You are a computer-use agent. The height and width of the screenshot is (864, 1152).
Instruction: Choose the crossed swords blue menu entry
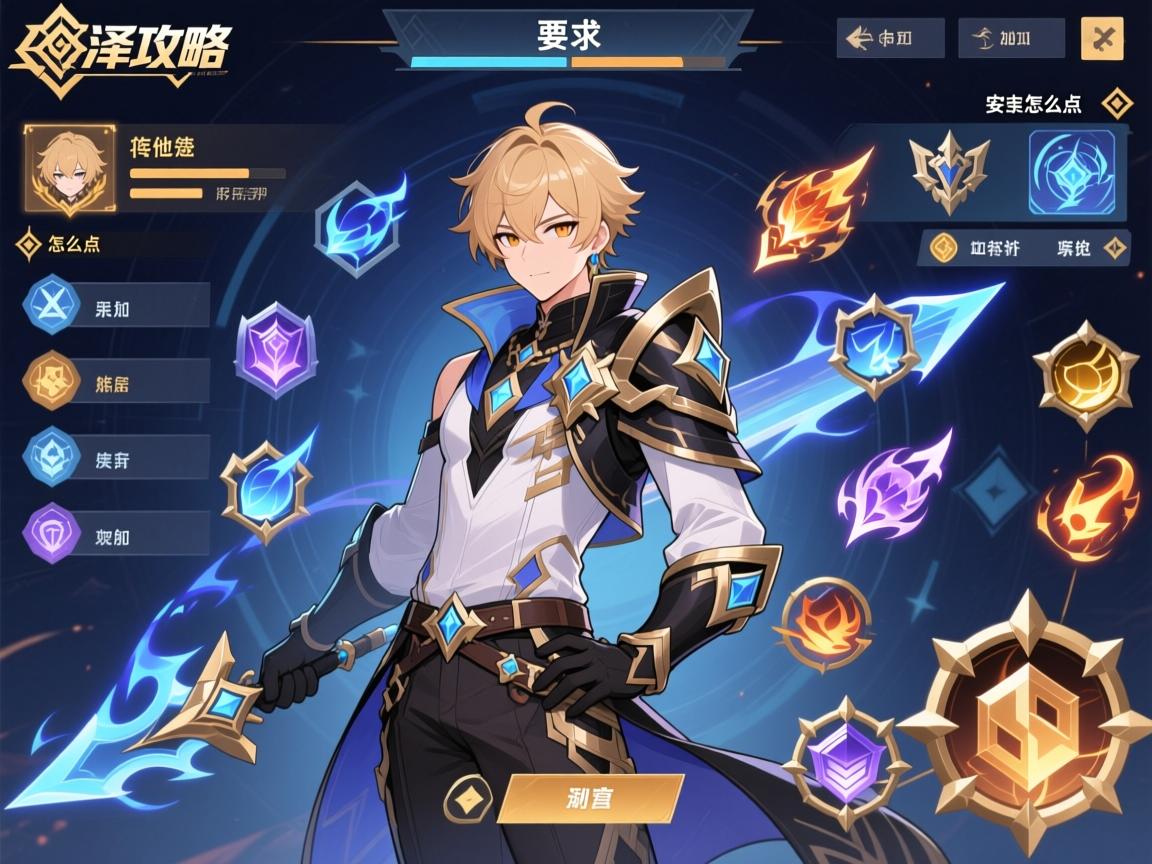coord(52,304)
